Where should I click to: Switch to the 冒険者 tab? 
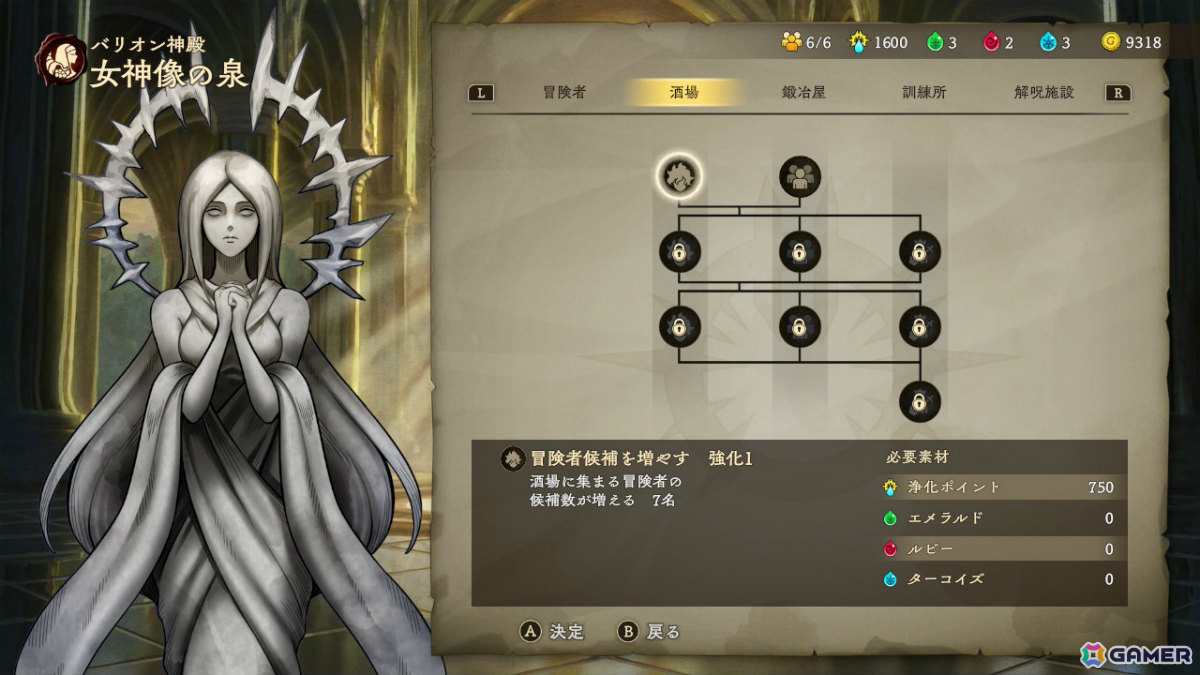point(564,93)
